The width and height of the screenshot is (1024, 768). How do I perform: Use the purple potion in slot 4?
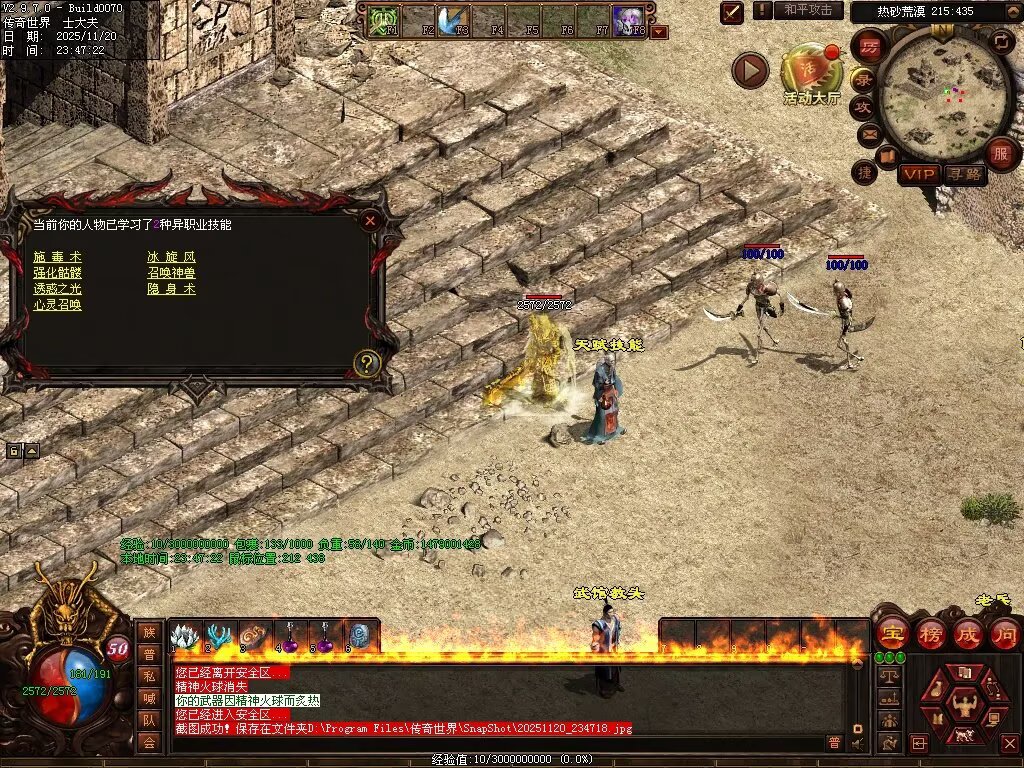pyautogui.click(x=289, y=636)
